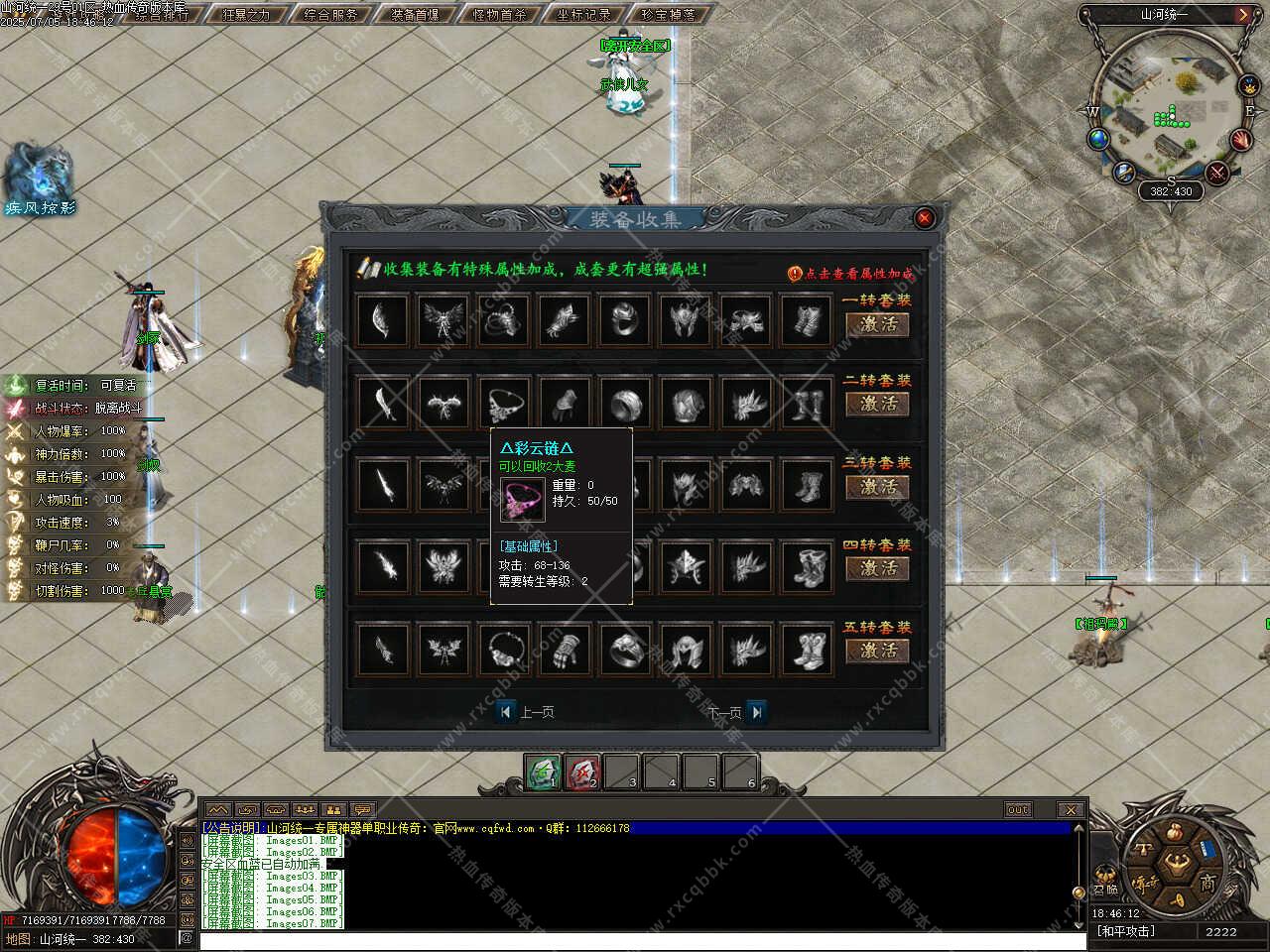Use the green gem in hotbar slot 1
Screen dimensions: 1270x952
click(x=543, y=772)
